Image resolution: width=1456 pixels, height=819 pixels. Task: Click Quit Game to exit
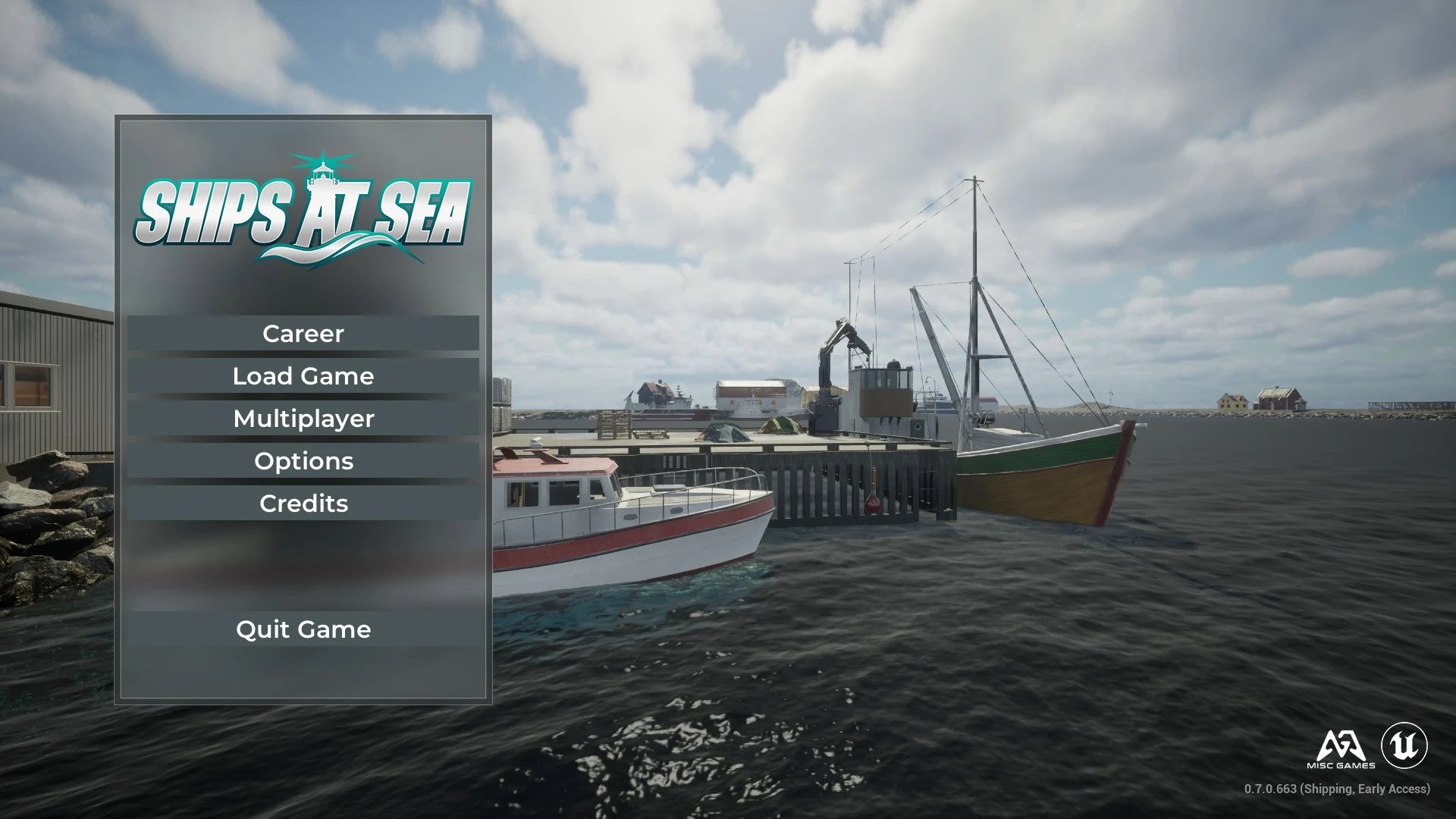tap(303, 629)
